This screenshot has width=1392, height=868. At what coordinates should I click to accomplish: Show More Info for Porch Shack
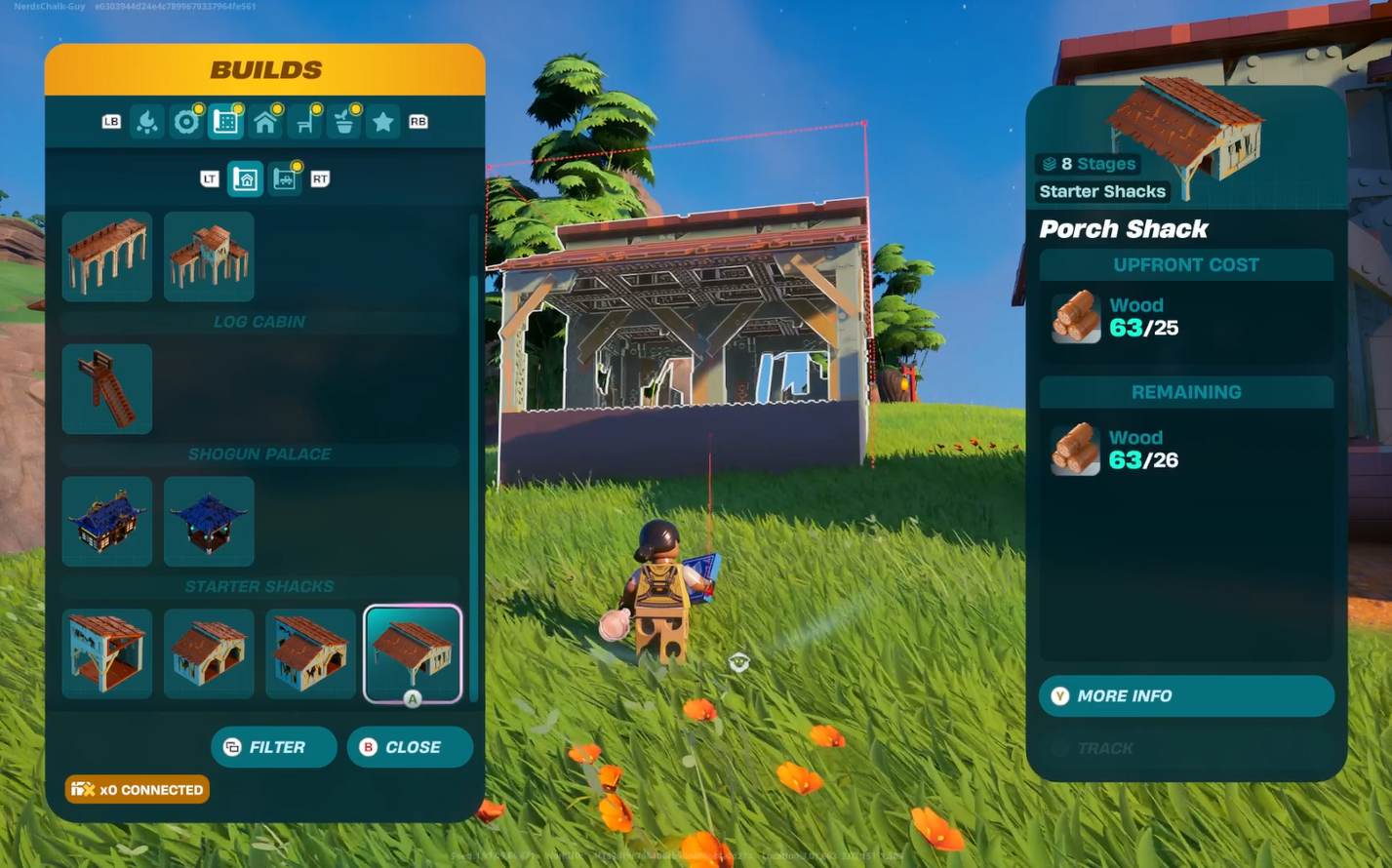pos(1186,696)
